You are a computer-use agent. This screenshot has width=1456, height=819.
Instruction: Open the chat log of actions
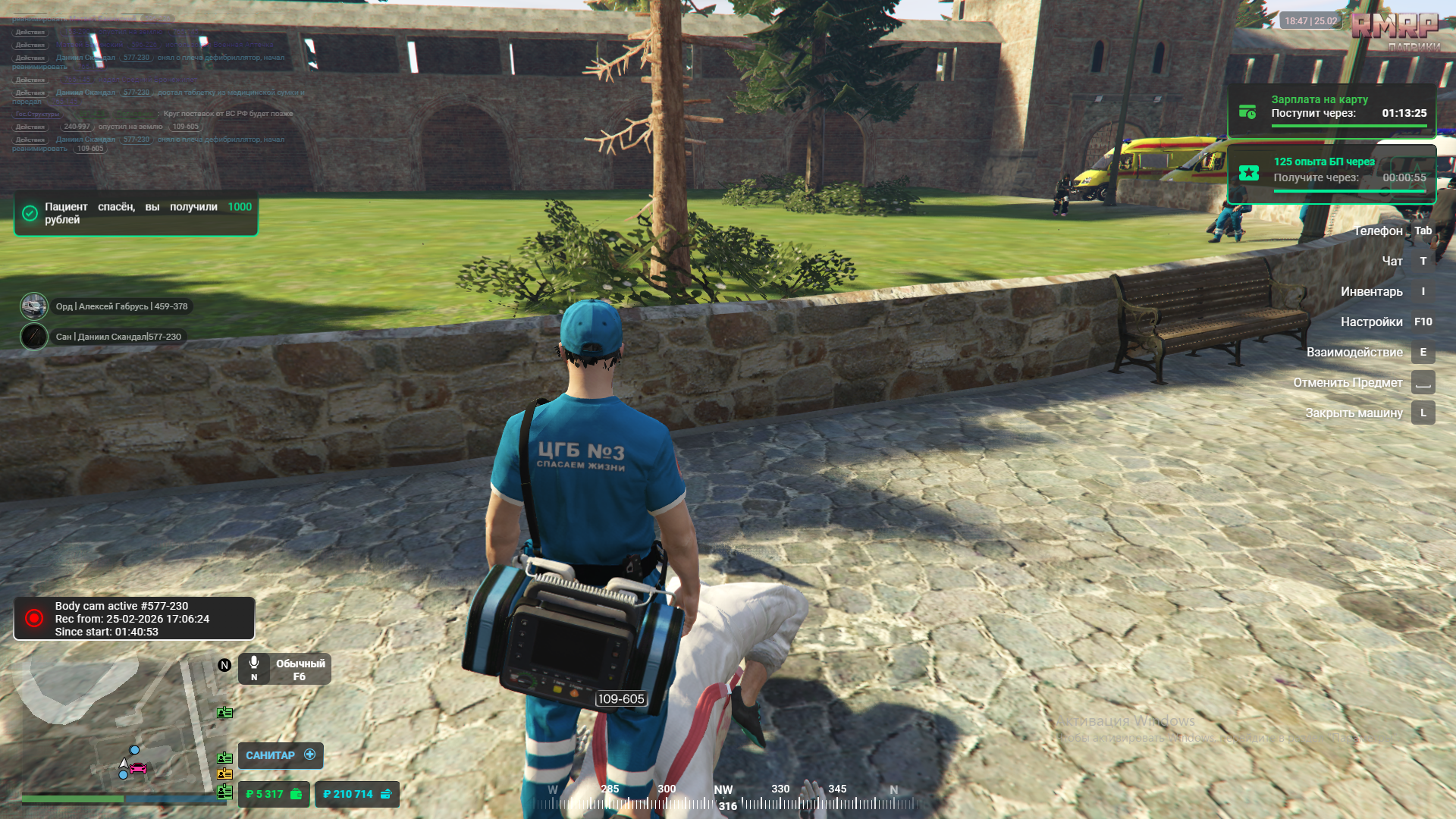click(x=152, y=83)
